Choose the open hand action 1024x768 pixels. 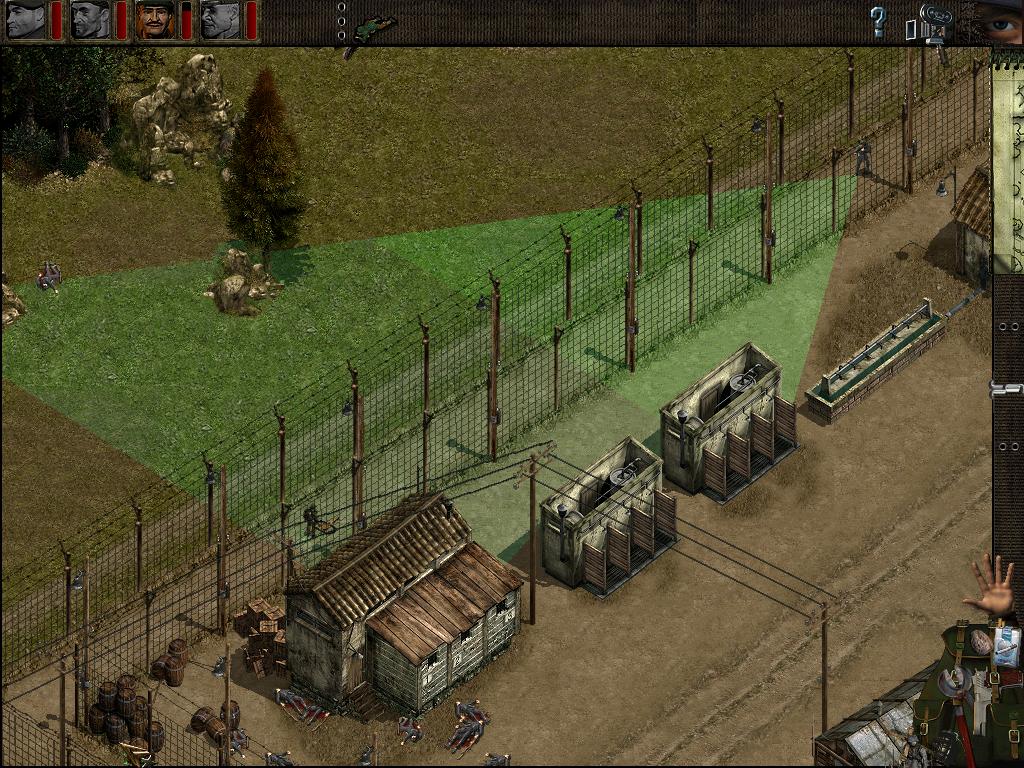989,584
